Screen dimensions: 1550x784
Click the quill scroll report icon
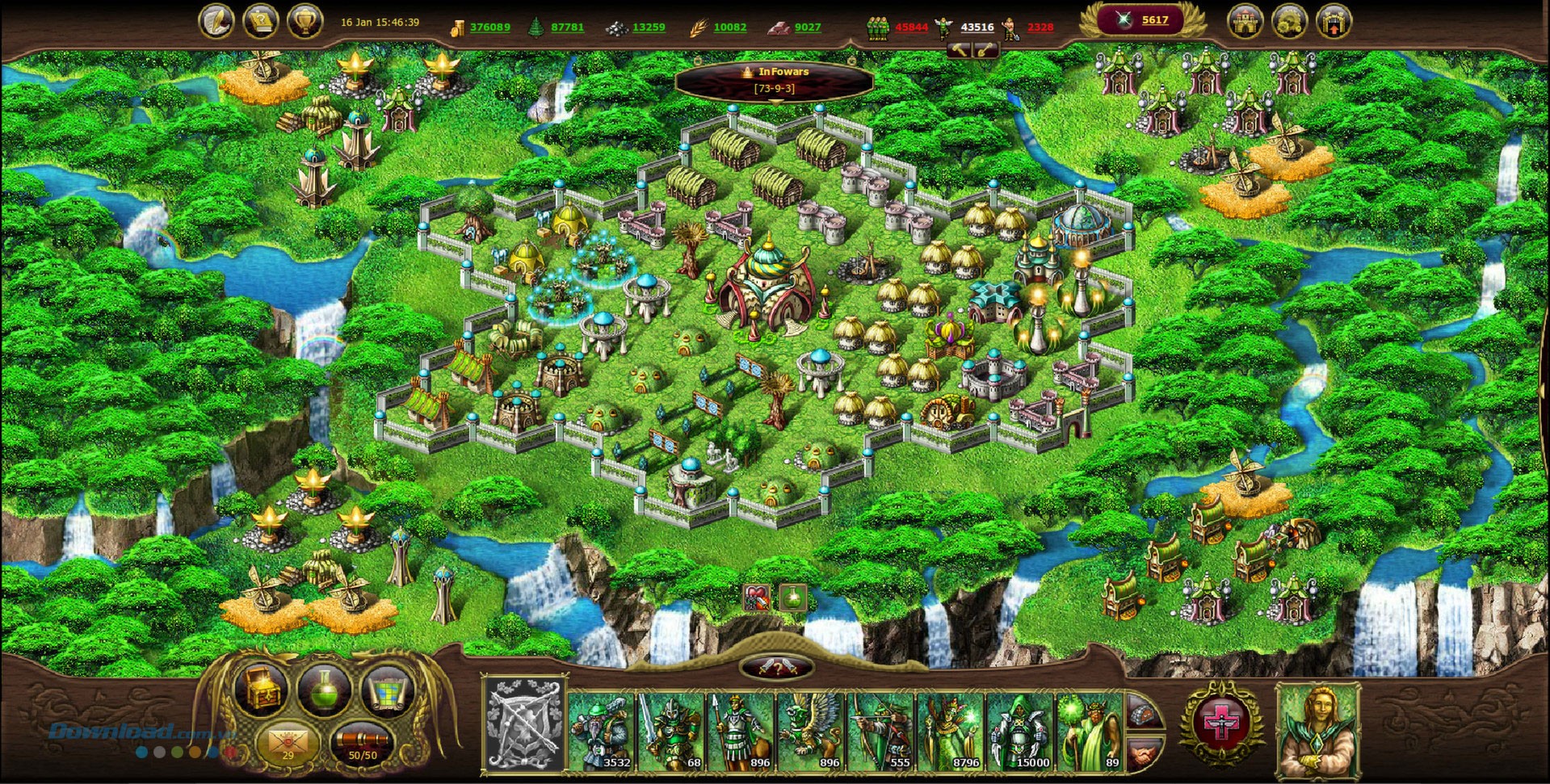coord(218,20)
